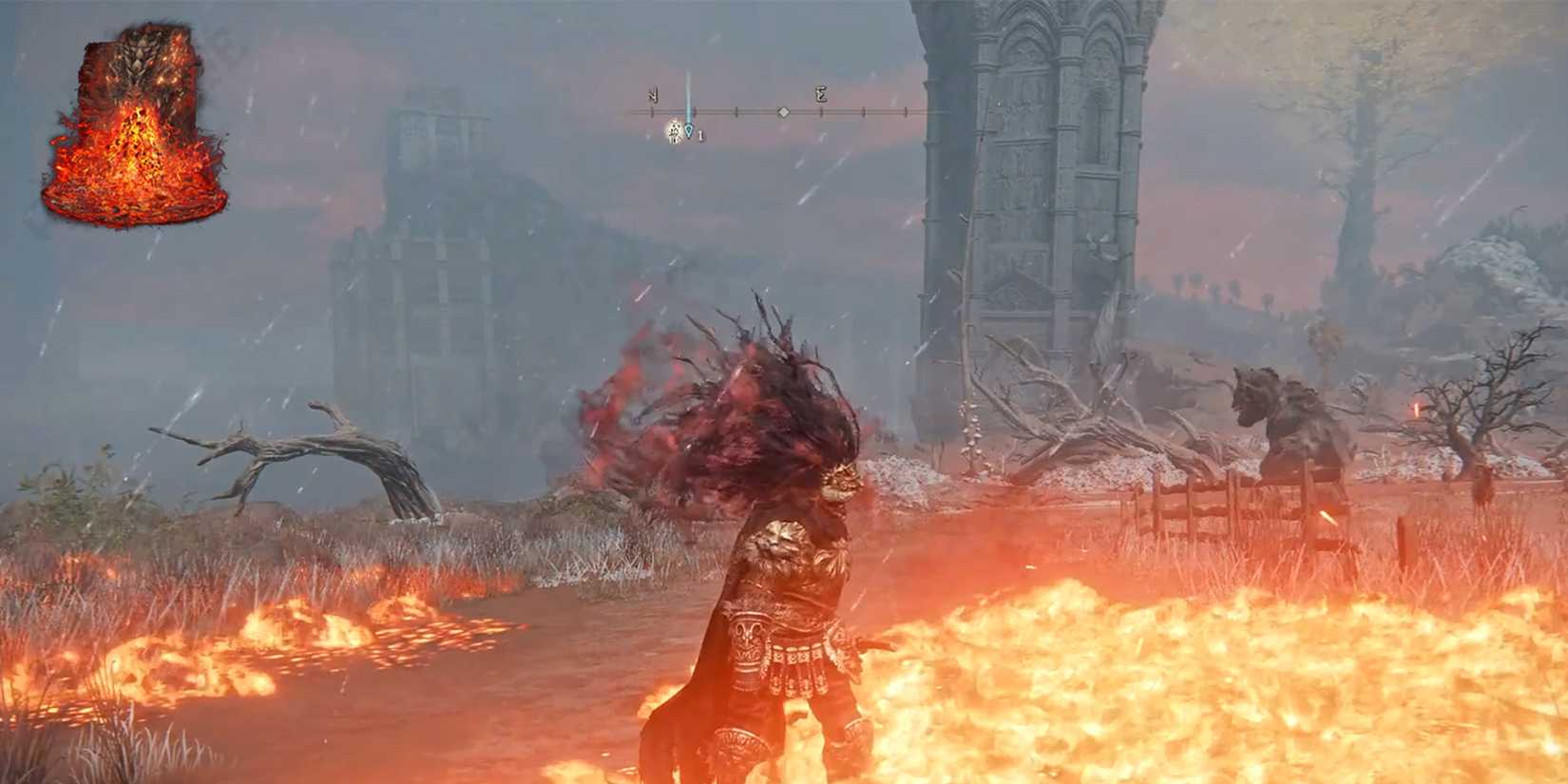Screen dimensions: 1568x784
Task: Click the N north indicator on the compass
Action: (x=654, y=95)
